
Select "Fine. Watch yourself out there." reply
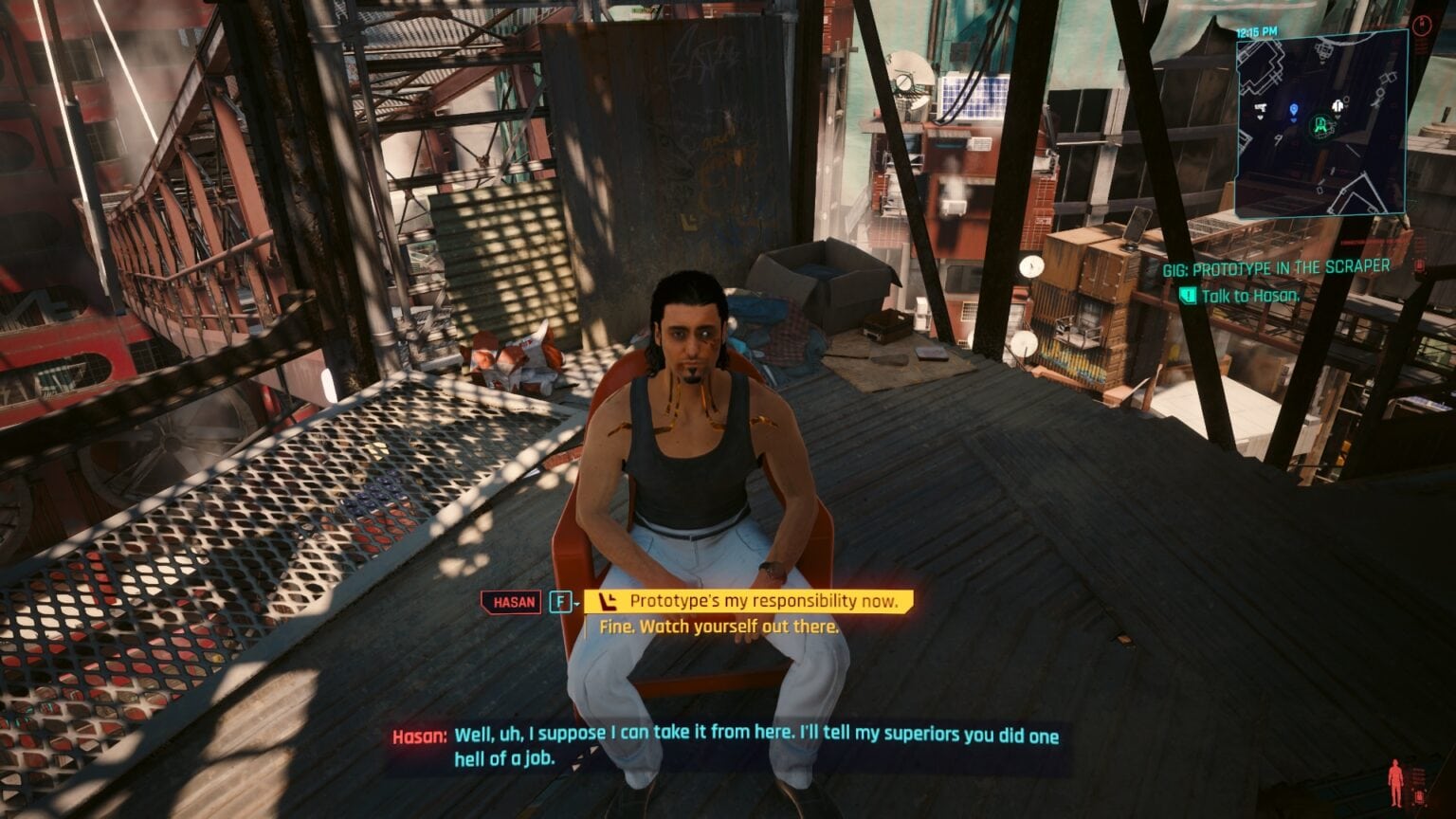719,627
